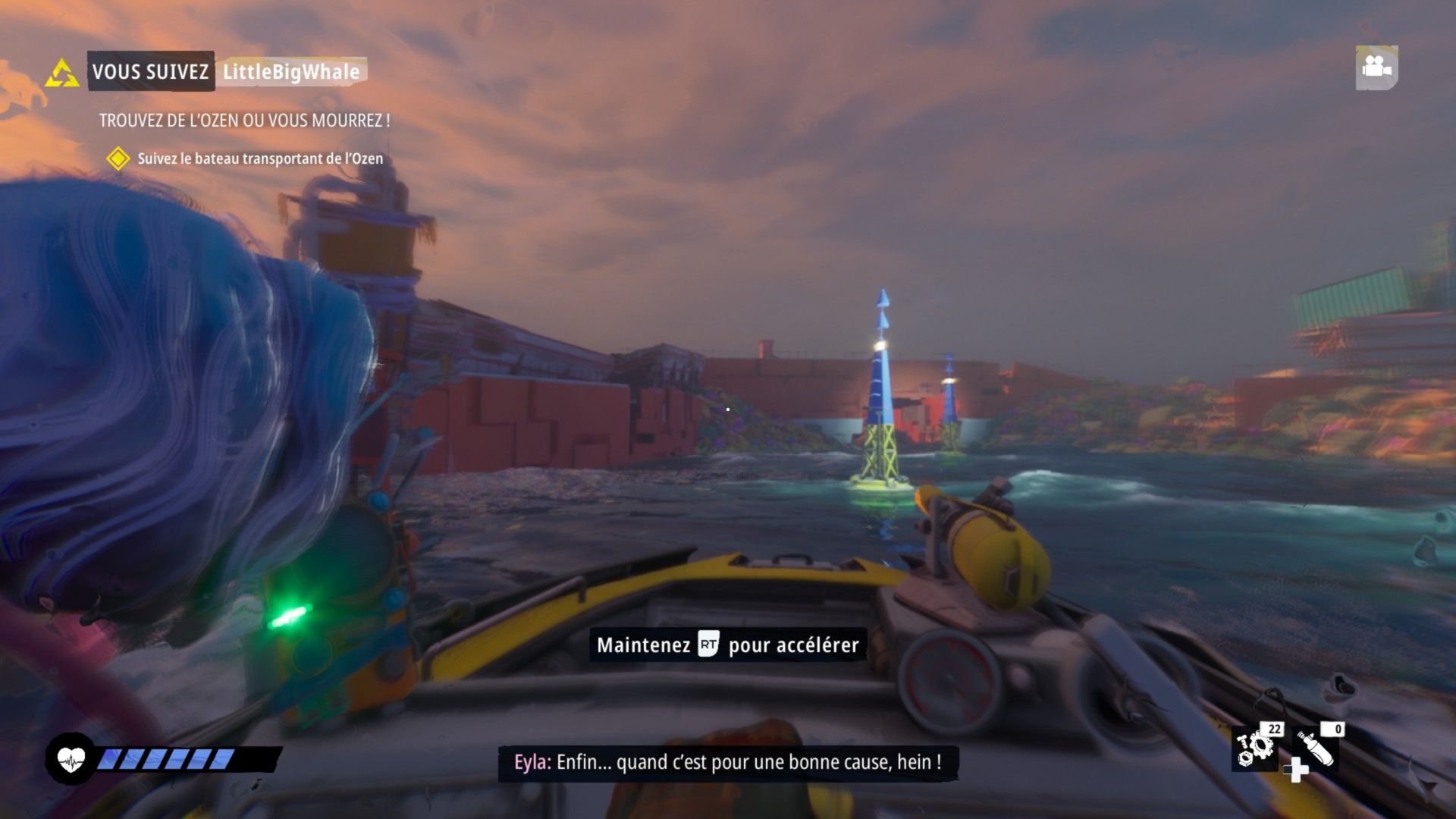Select the gears scrap resource icon
The image size is (1456, 819).
click(x=1256, y=748)
